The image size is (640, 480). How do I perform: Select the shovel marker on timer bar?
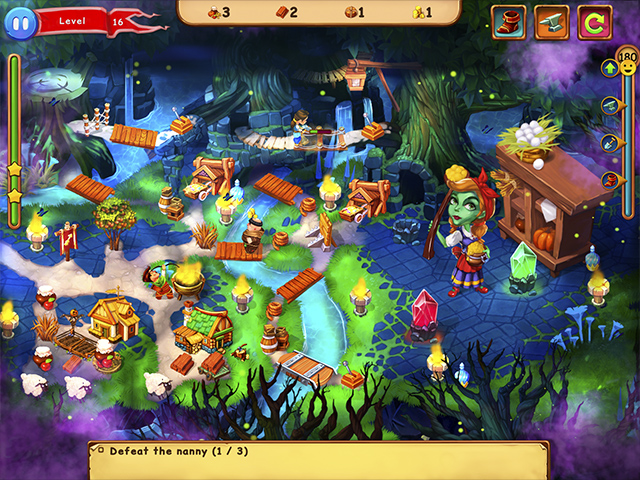[609, 143]
